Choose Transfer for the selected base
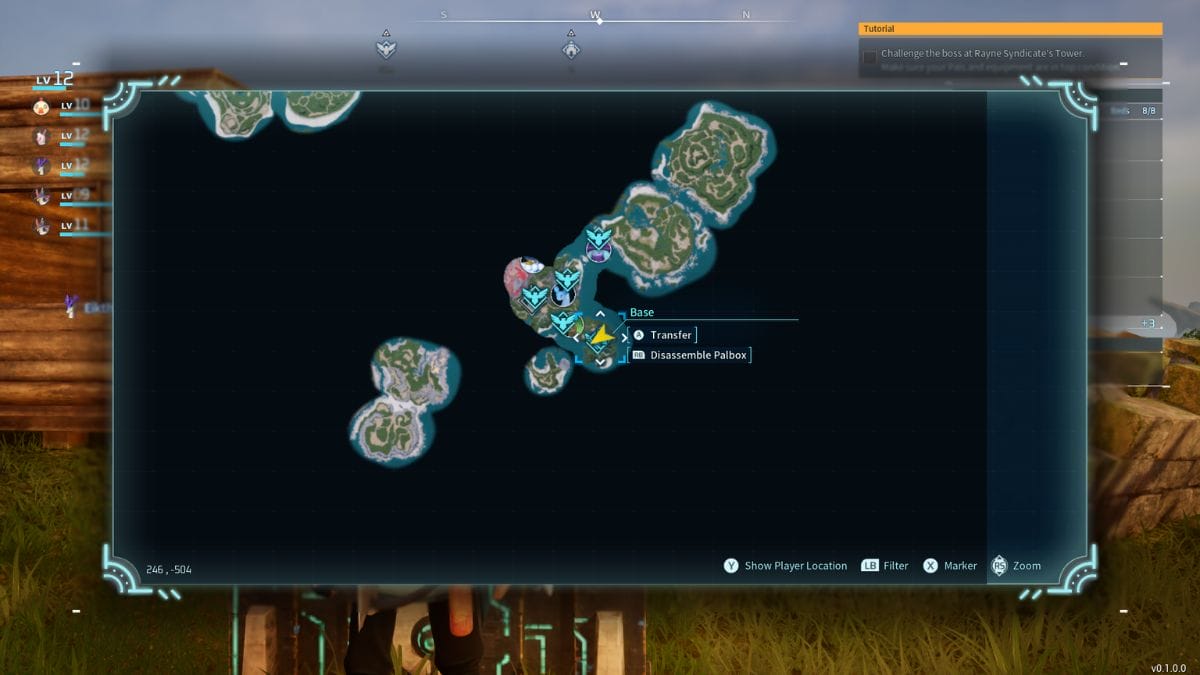The width and height of the screenshot is (1200, 675). pos(670,335)
